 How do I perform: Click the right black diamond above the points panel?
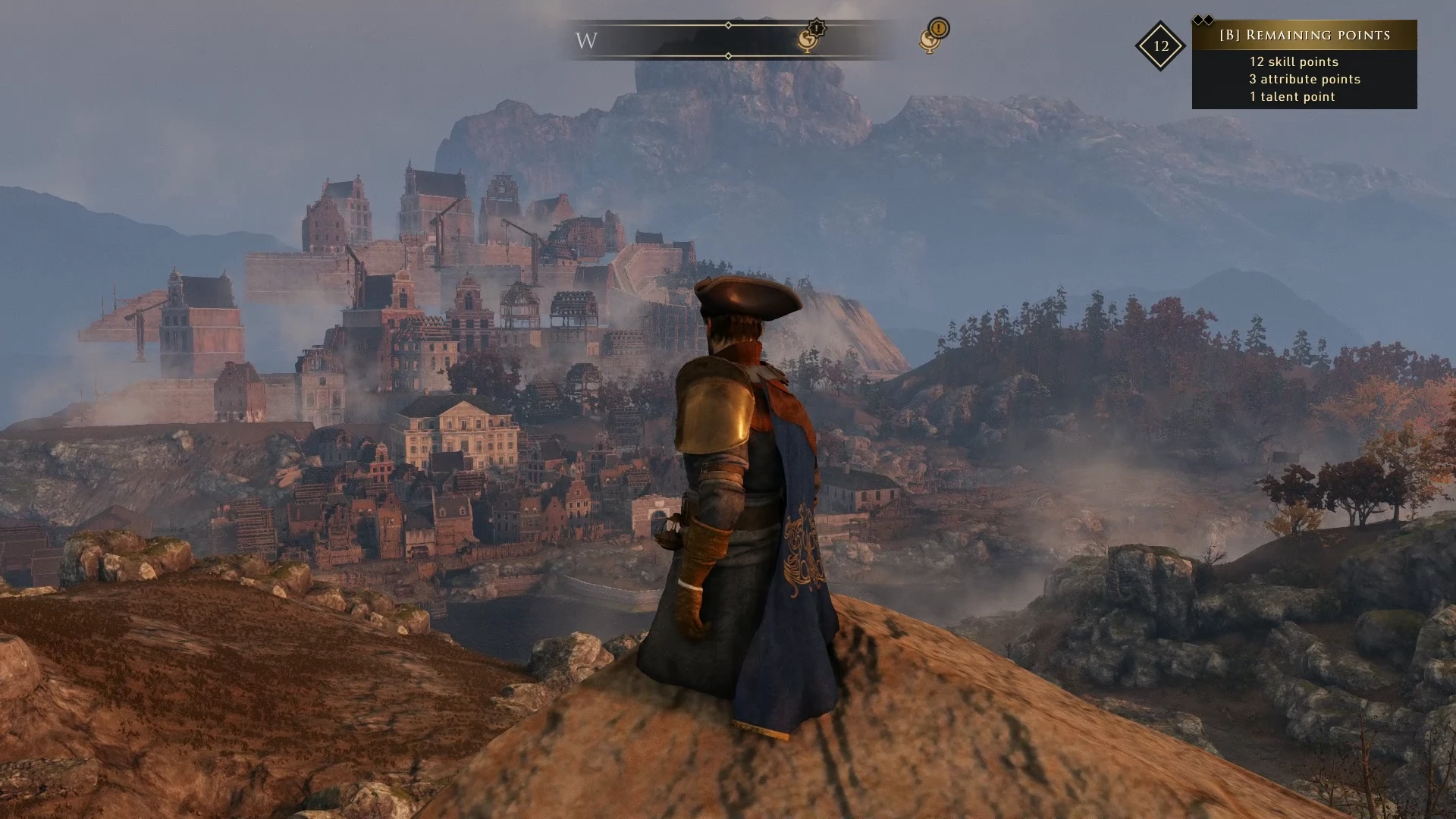tap(1210, 19)
